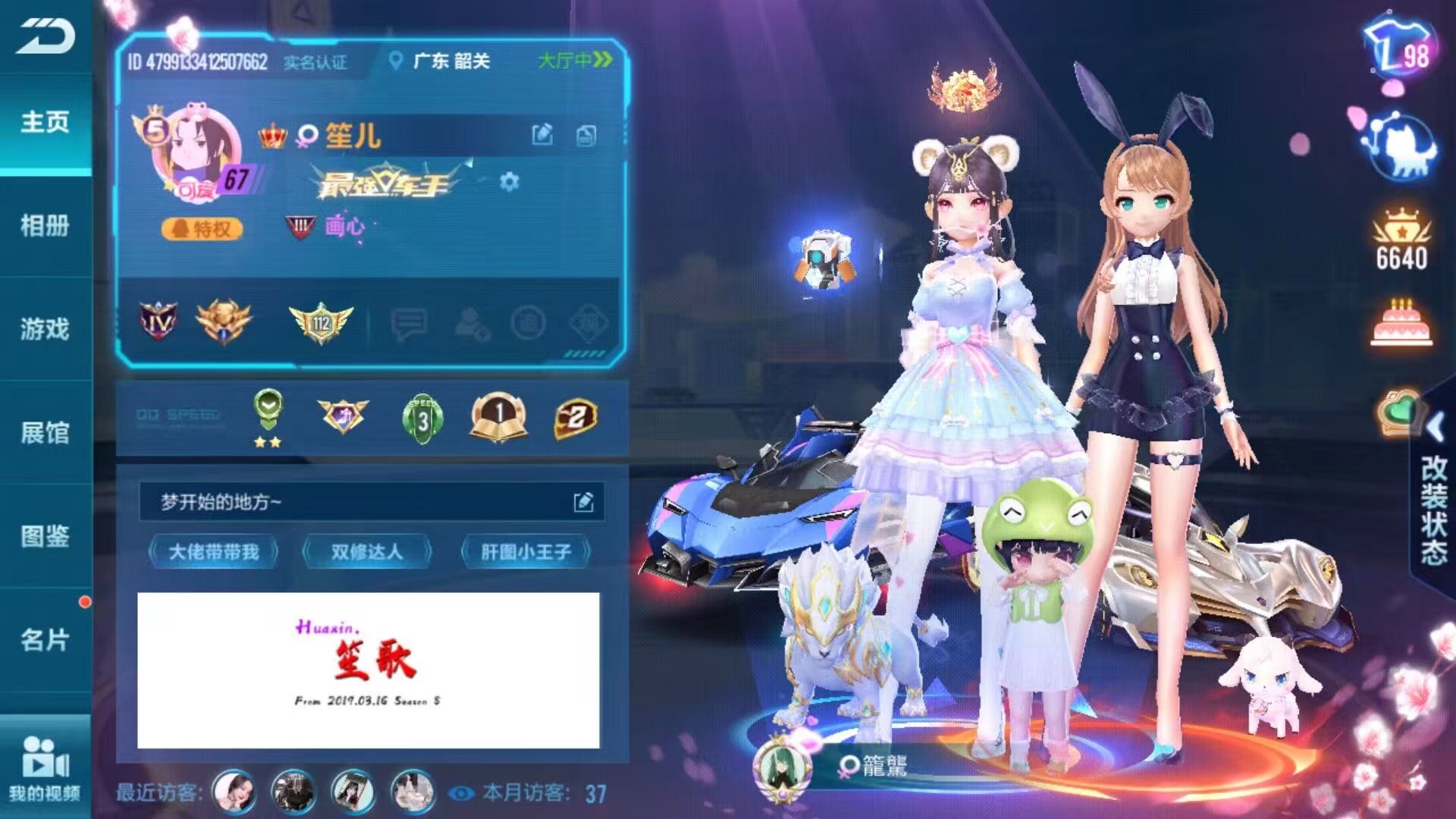The image size is (1456, 819).
Task: Switch to the 图鉴 collection tab
Action: click(x=45, y=536)
